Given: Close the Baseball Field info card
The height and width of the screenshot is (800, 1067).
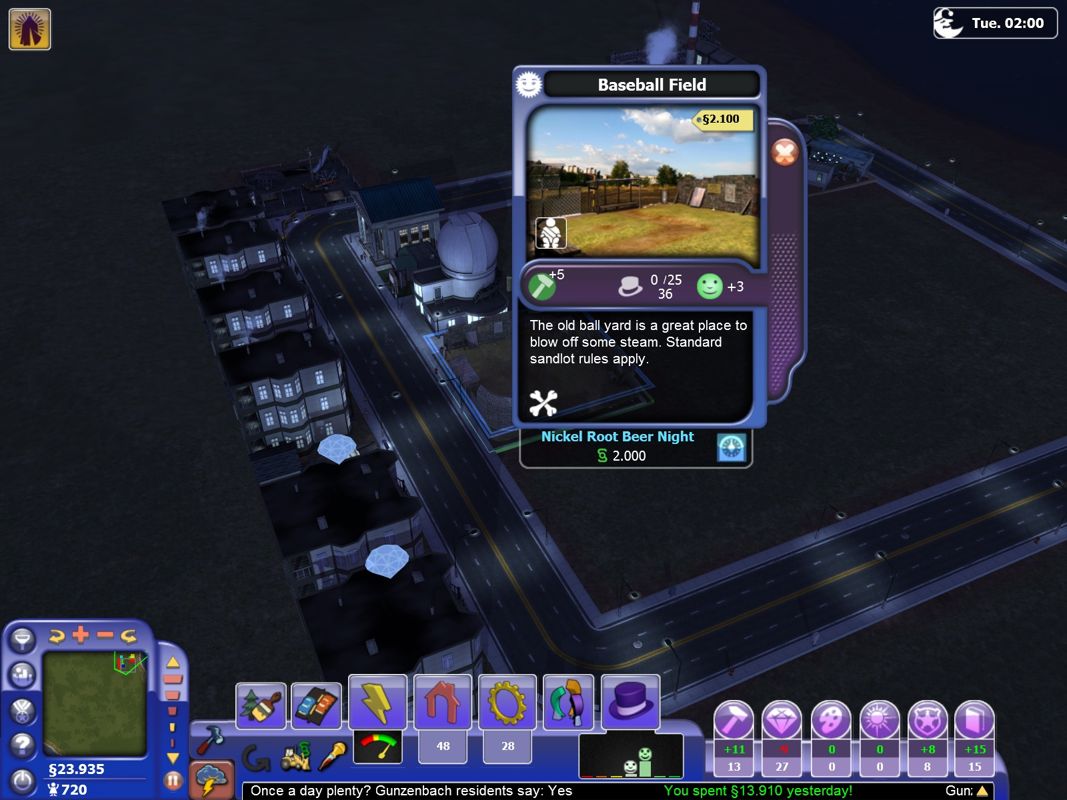Looking at the screenshot, I should pos(785,153).
